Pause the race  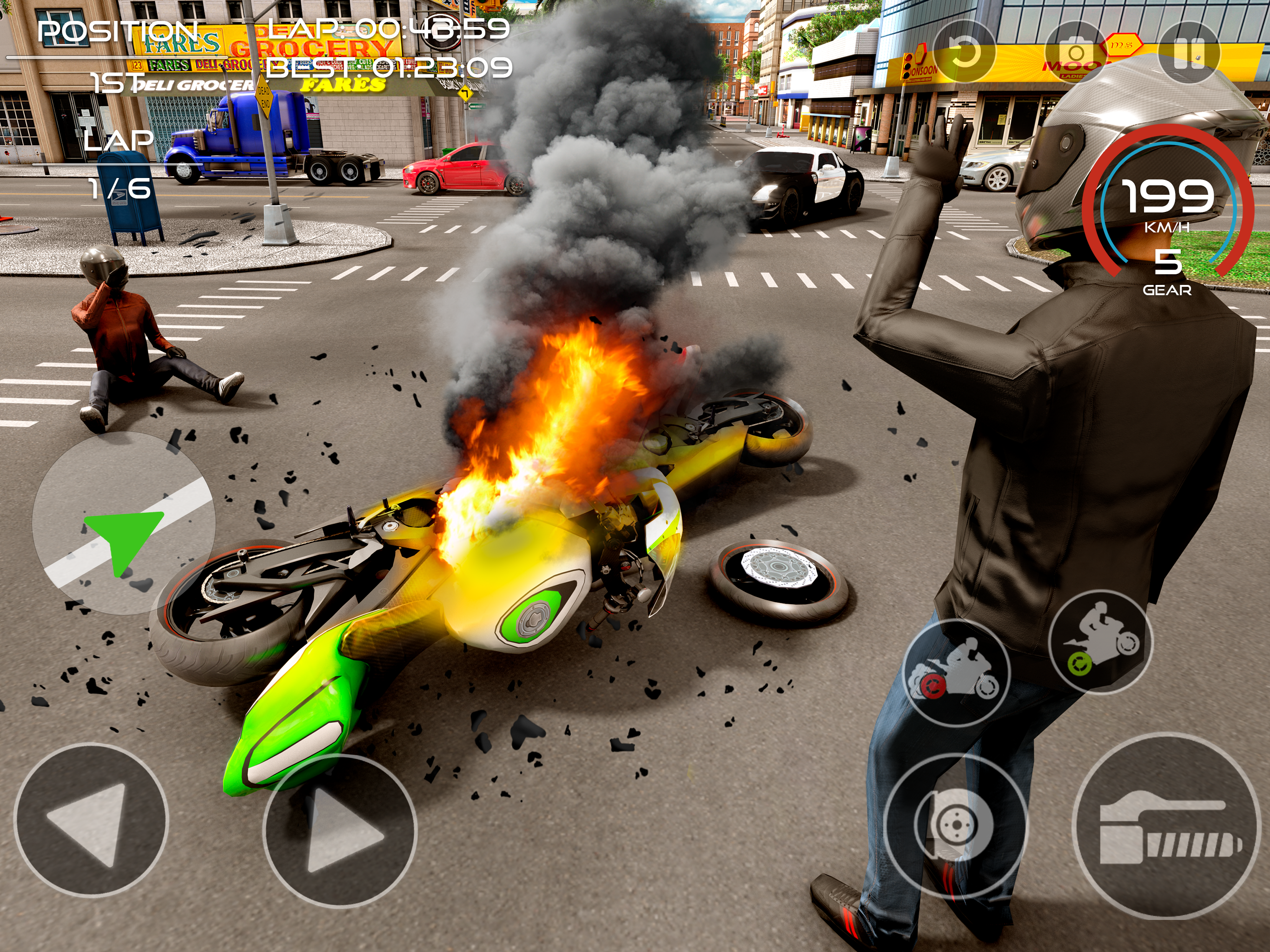point(1189,53)
